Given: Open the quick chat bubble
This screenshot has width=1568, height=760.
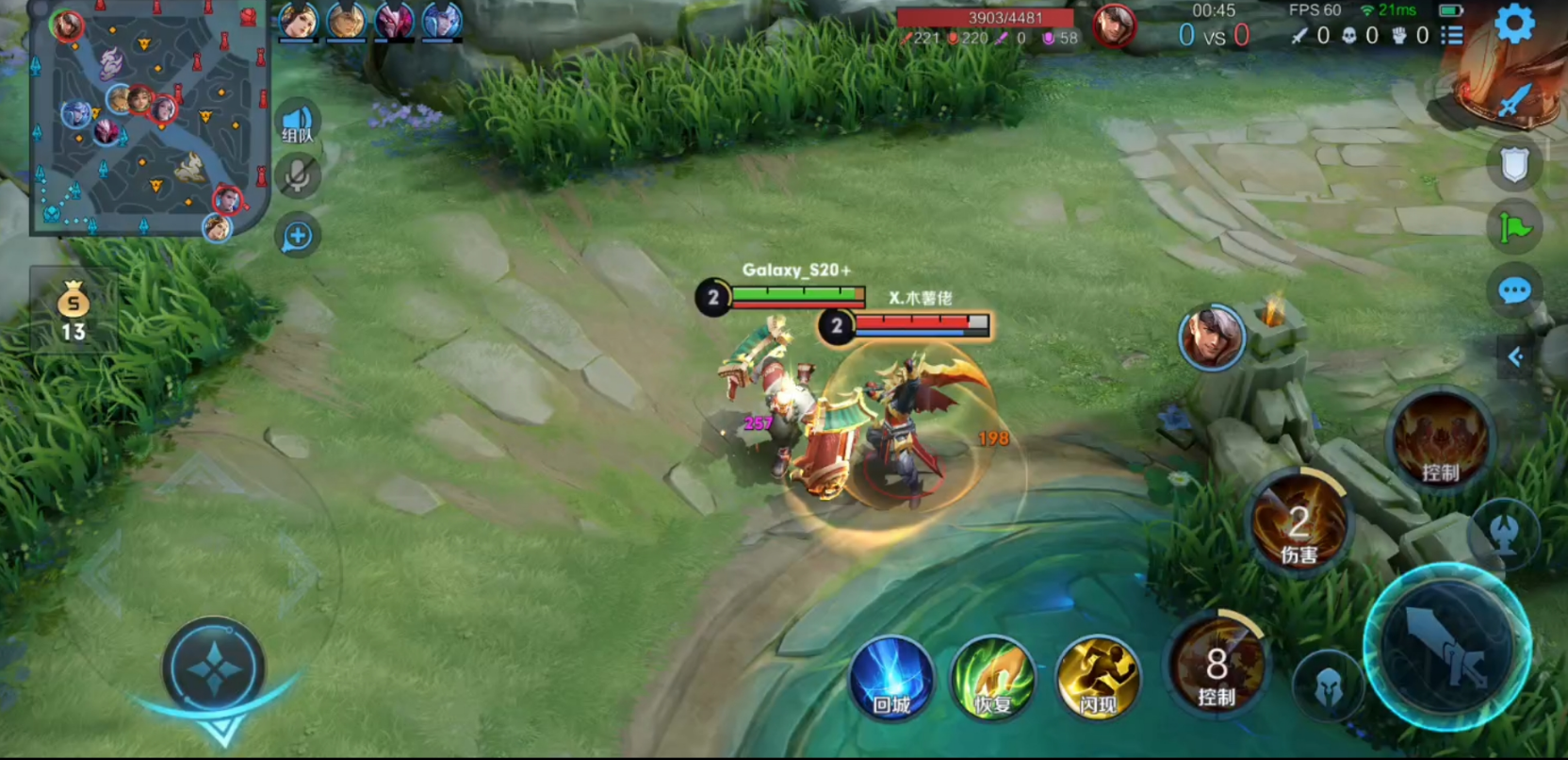Looking at the screenshot, I should coord(1514,290).
